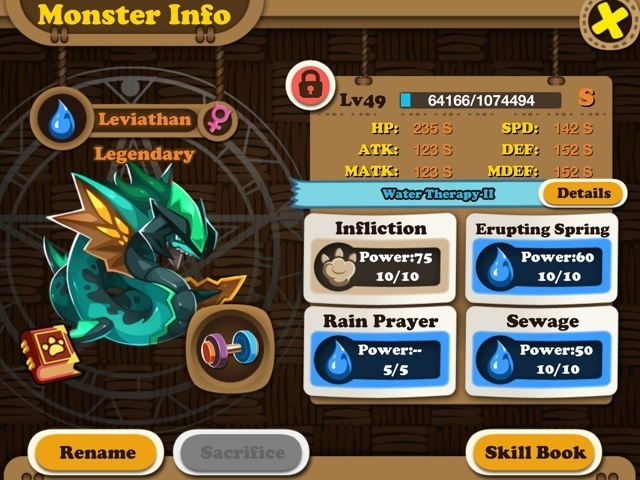Screen dimensions: 640x480
Task: Open the red paw-print book
Action: coord(49,353)
